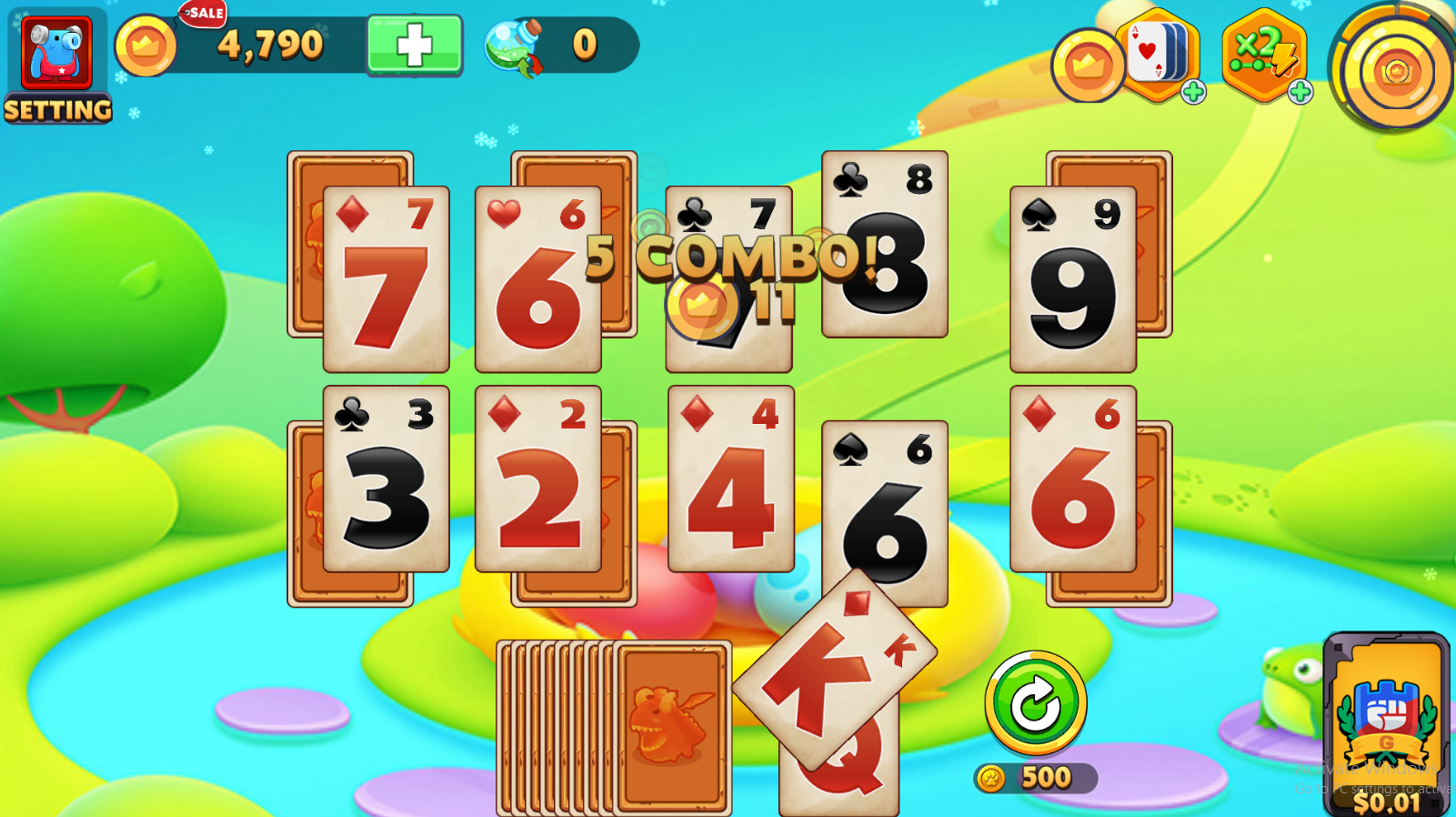The height and width of the screenshot is (817, 1456).
Task: Select the extra cards booster with Ace of Hearts
Action: (1157, 53)
